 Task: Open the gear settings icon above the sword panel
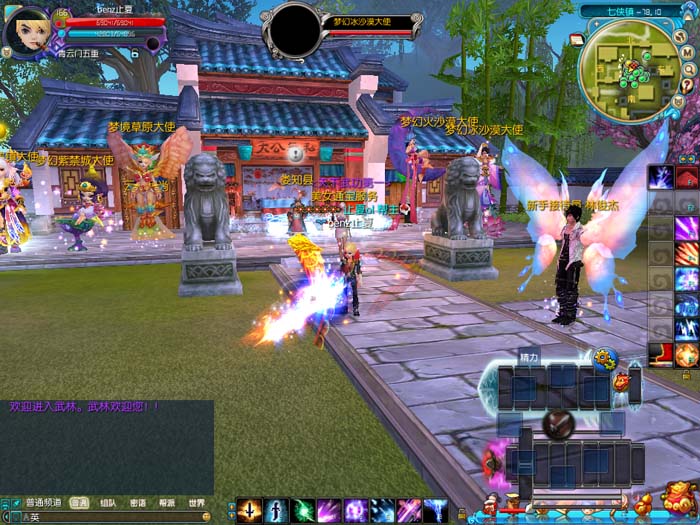coord(603,358)
